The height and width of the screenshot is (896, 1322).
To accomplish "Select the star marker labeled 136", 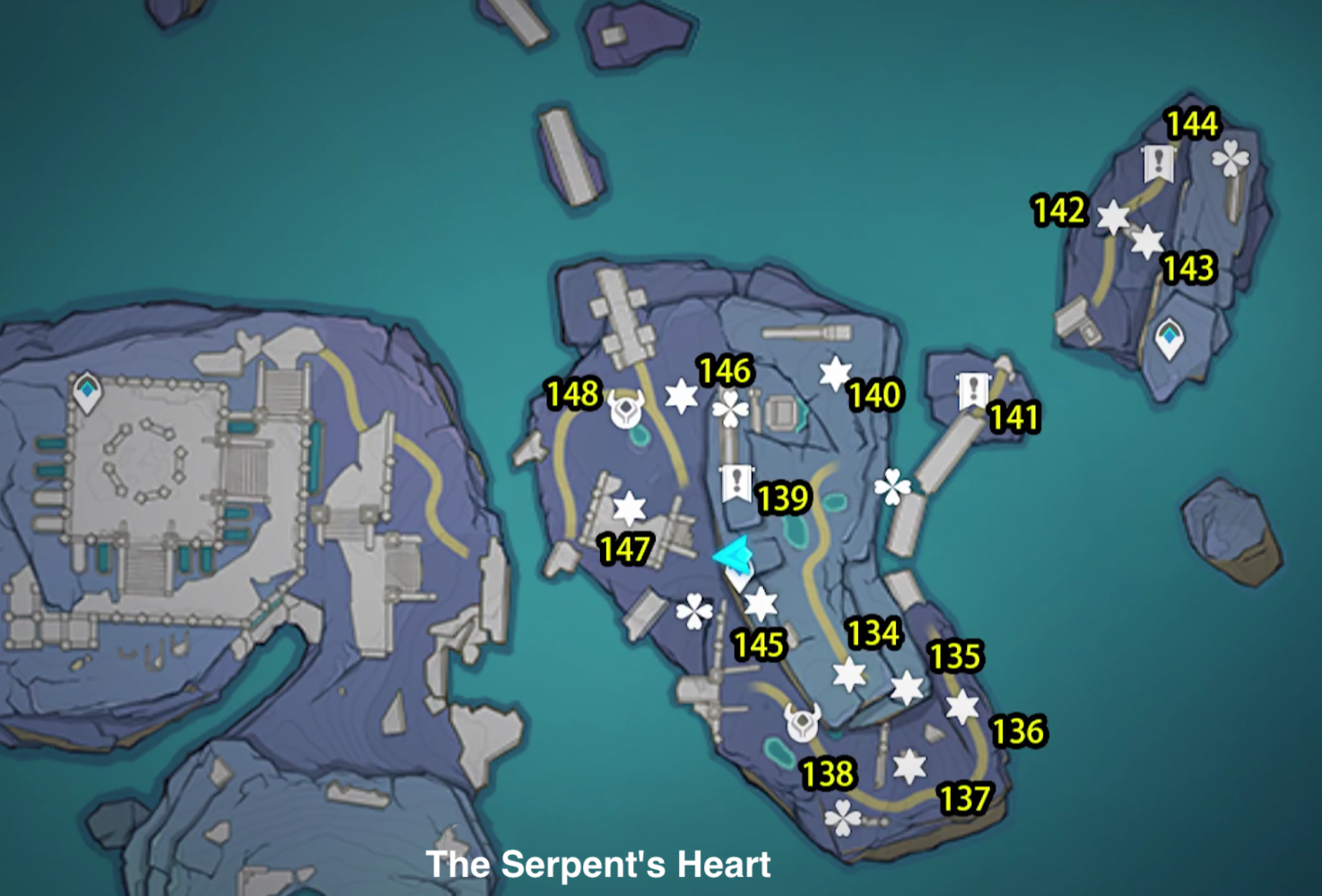I will point(964,708).
